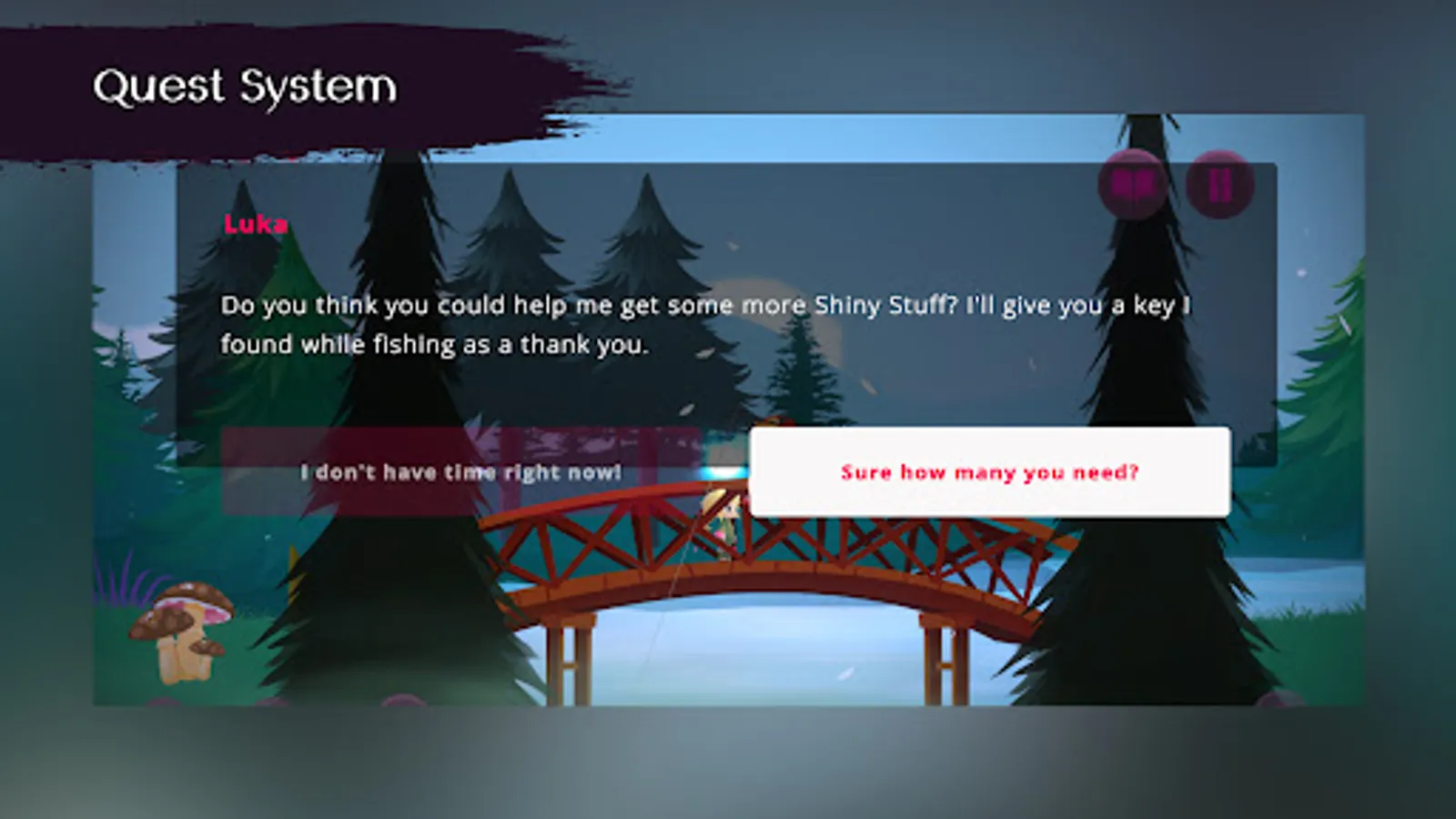Click the Quest System title banner
Screen dimensions: 1456x819
click(246, 86)
